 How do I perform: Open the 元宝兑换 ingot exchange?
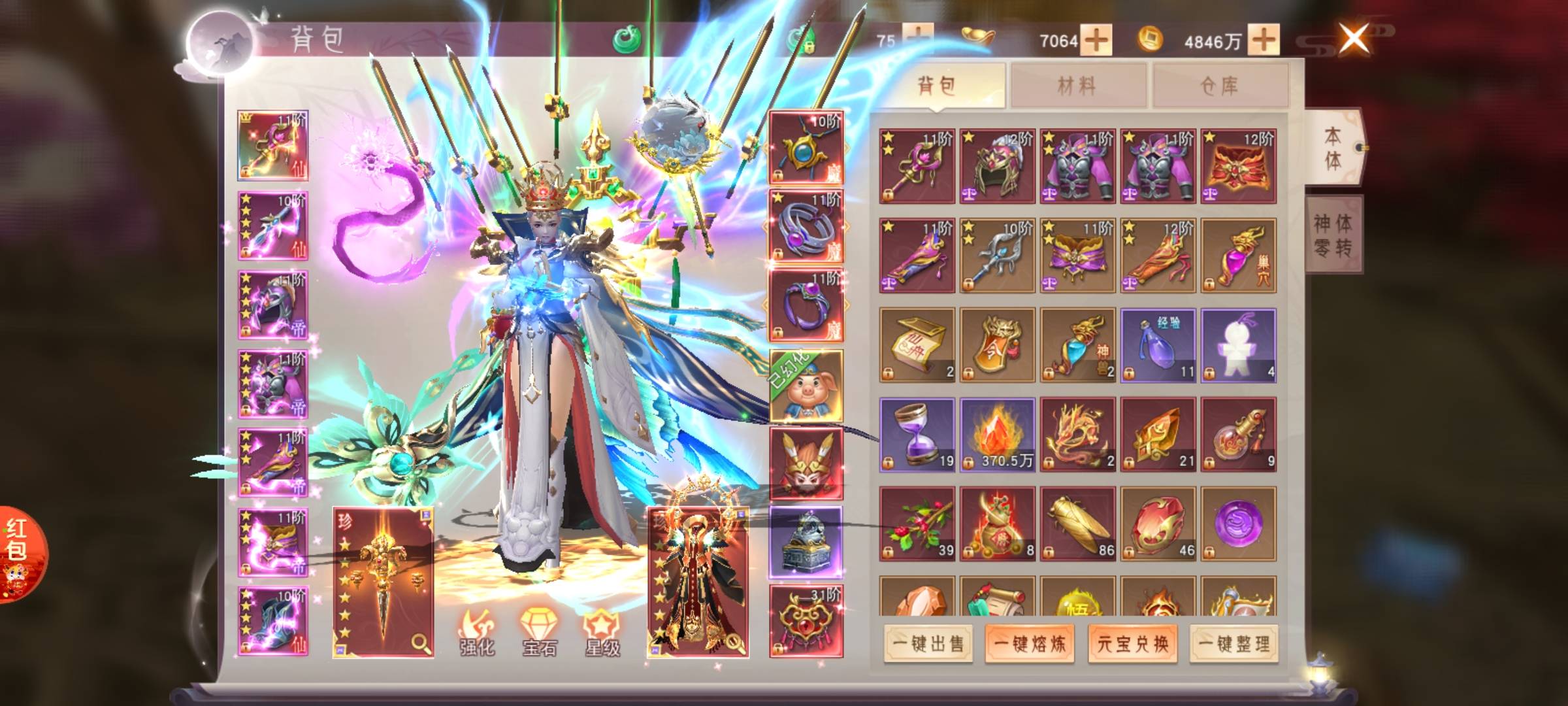point(1132,644)
